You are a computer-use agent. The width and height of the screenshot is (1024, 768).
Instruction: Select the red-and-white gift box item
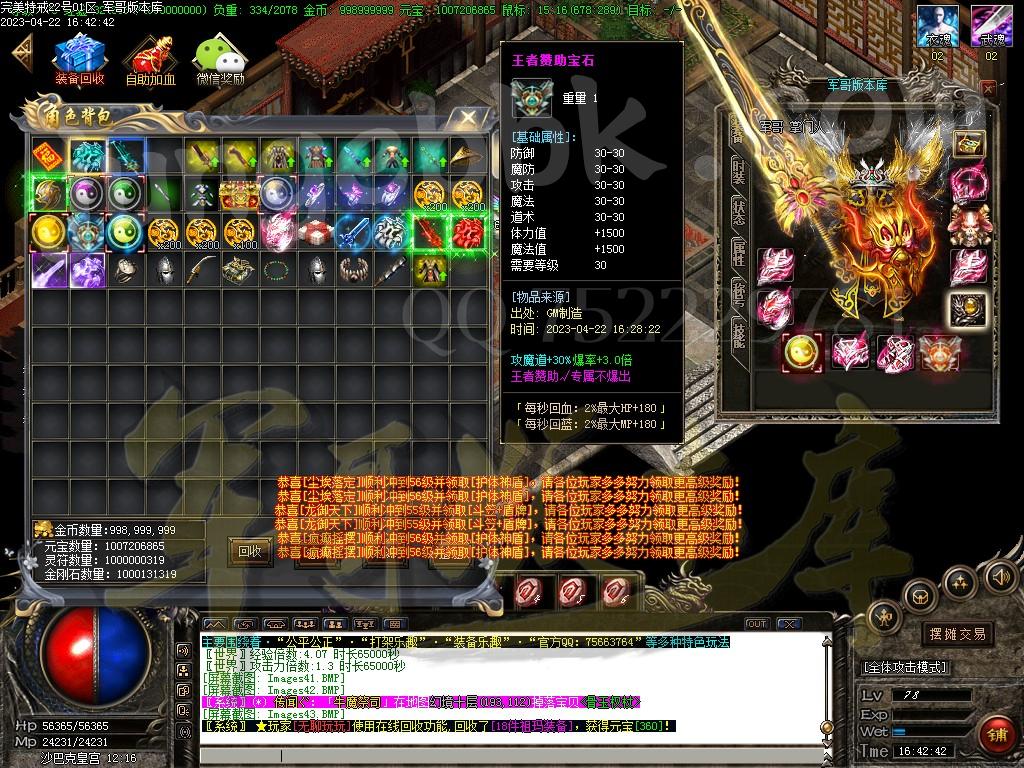pyautogui.click(x=315, y=232)
